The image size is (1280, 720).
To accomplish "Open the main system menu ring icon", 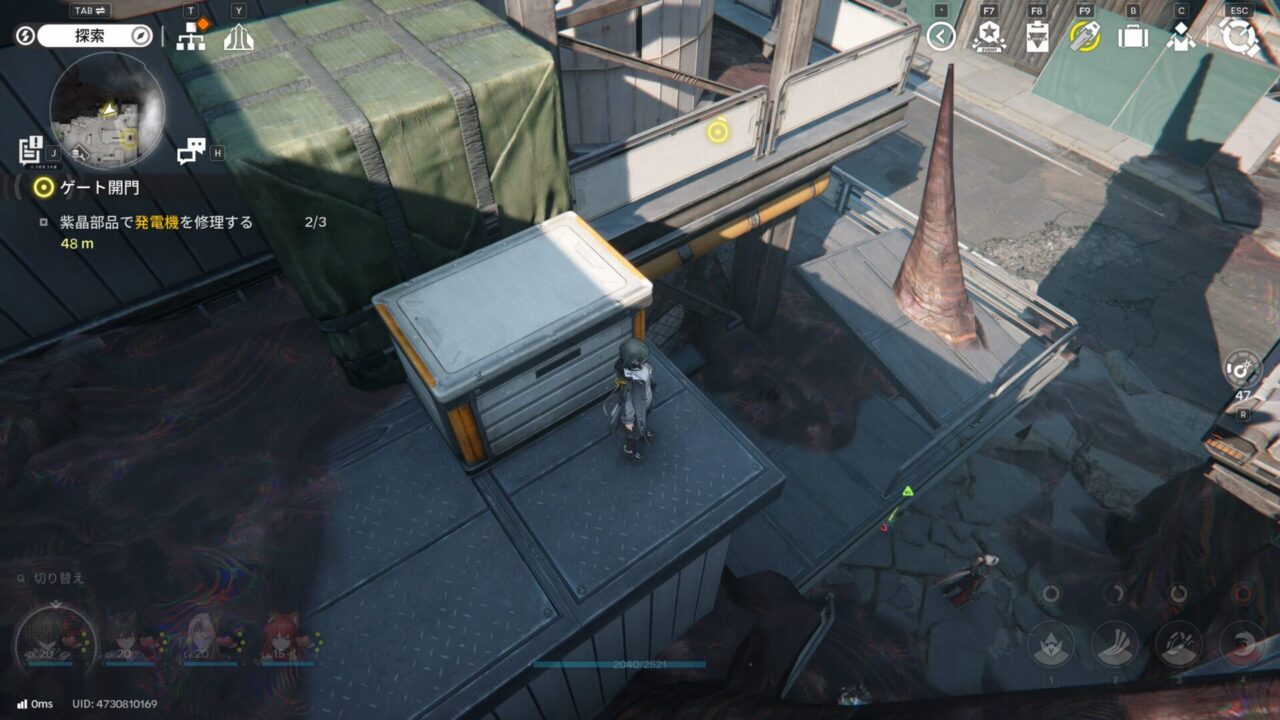I will pyautogui.click(x=1240, y=37).
